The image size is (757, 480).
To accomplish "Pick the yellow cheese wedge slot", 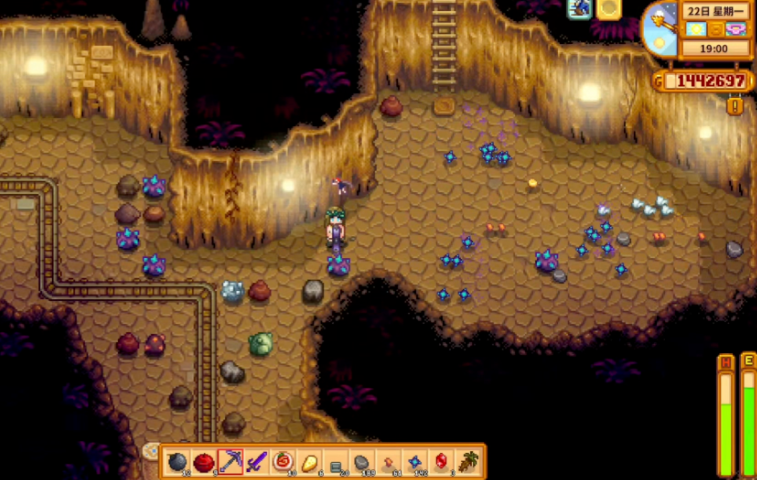I will [309, 462].
